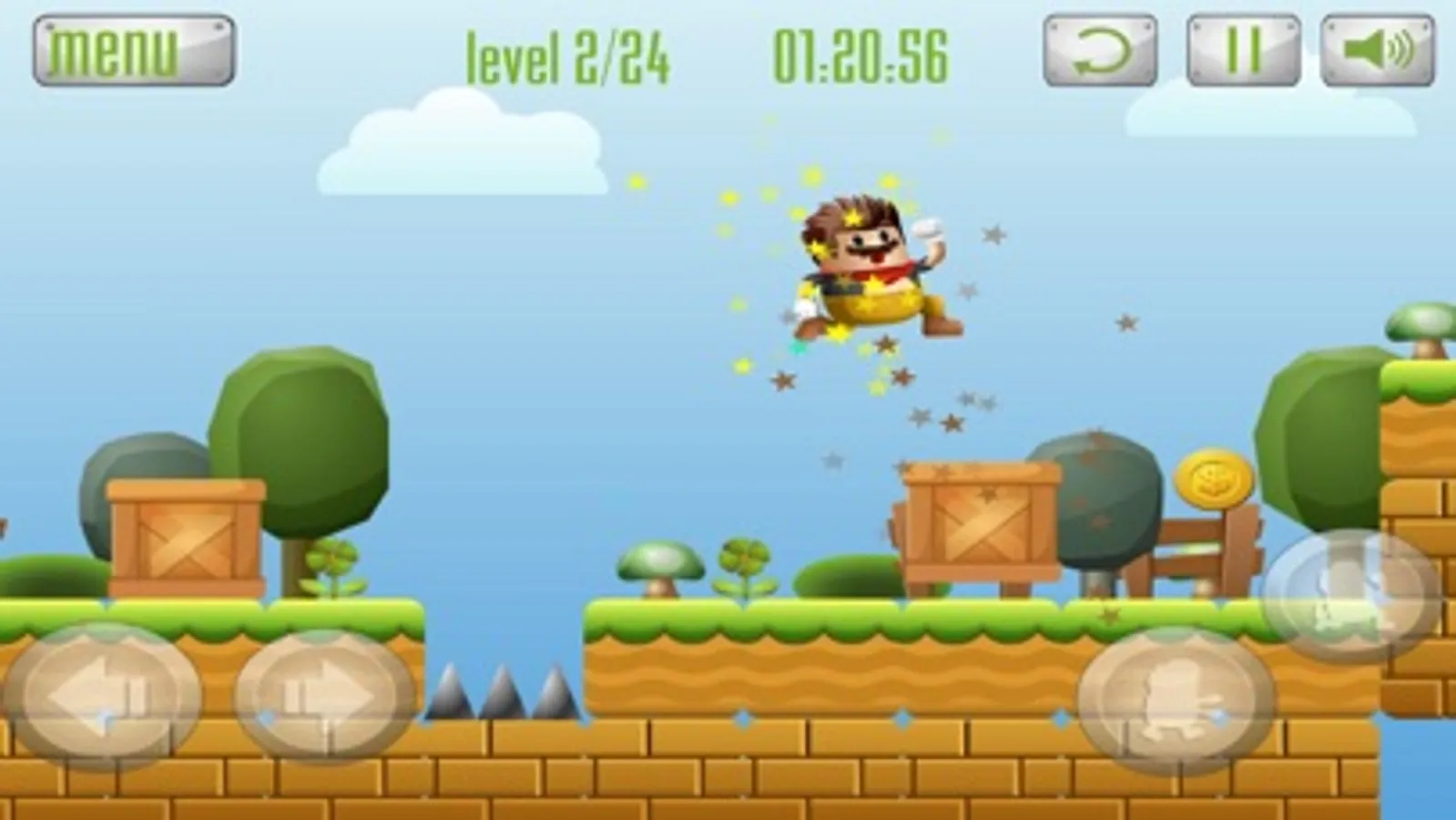The image size is (1456, 820).
Task: Pause gameplay with the two-bar toggle
Action: coord(1242,52)
